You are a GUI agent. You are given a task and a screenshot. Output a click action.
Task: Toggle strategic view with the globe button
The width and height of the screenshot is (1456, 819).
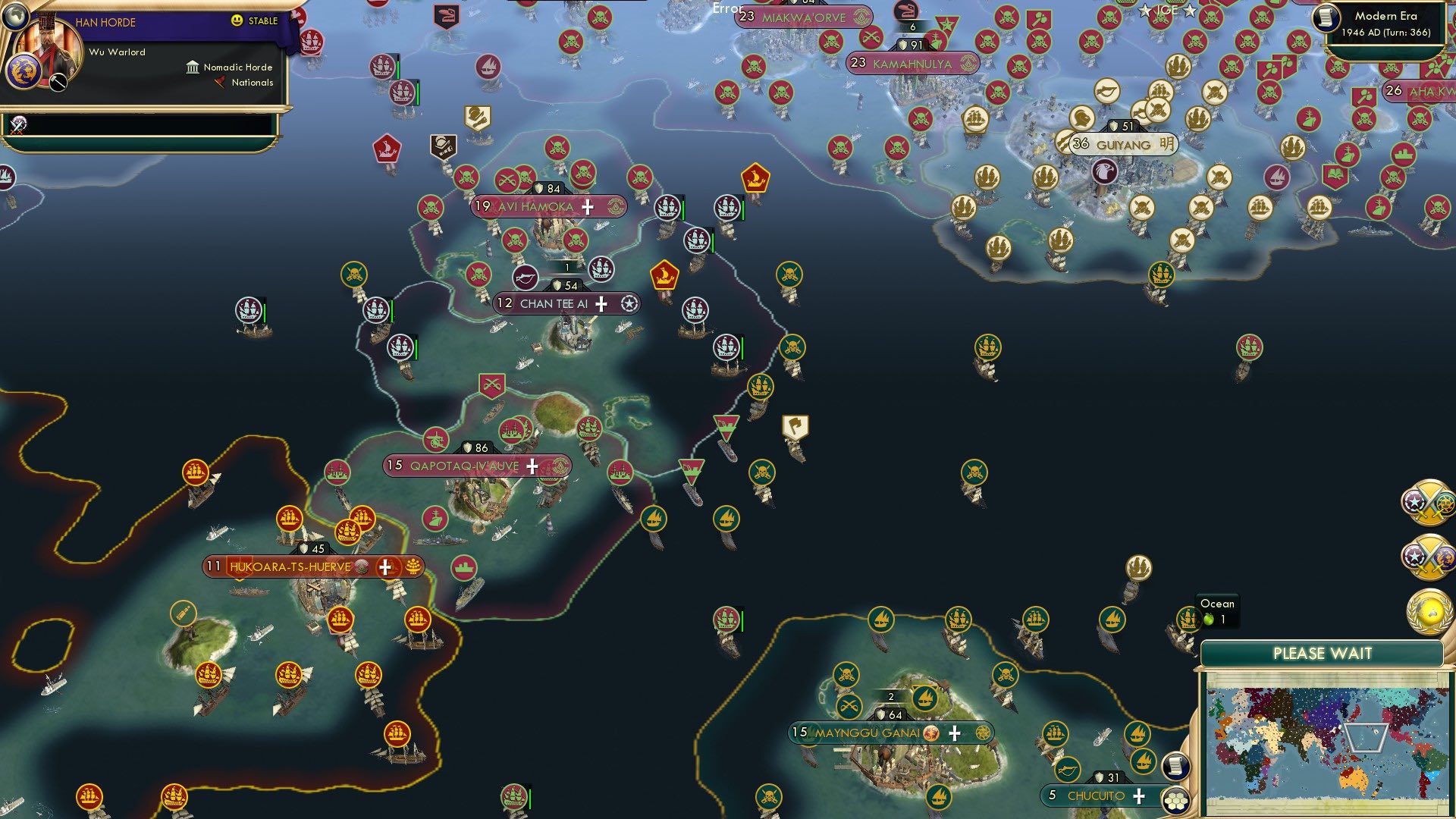coord(16,17)
